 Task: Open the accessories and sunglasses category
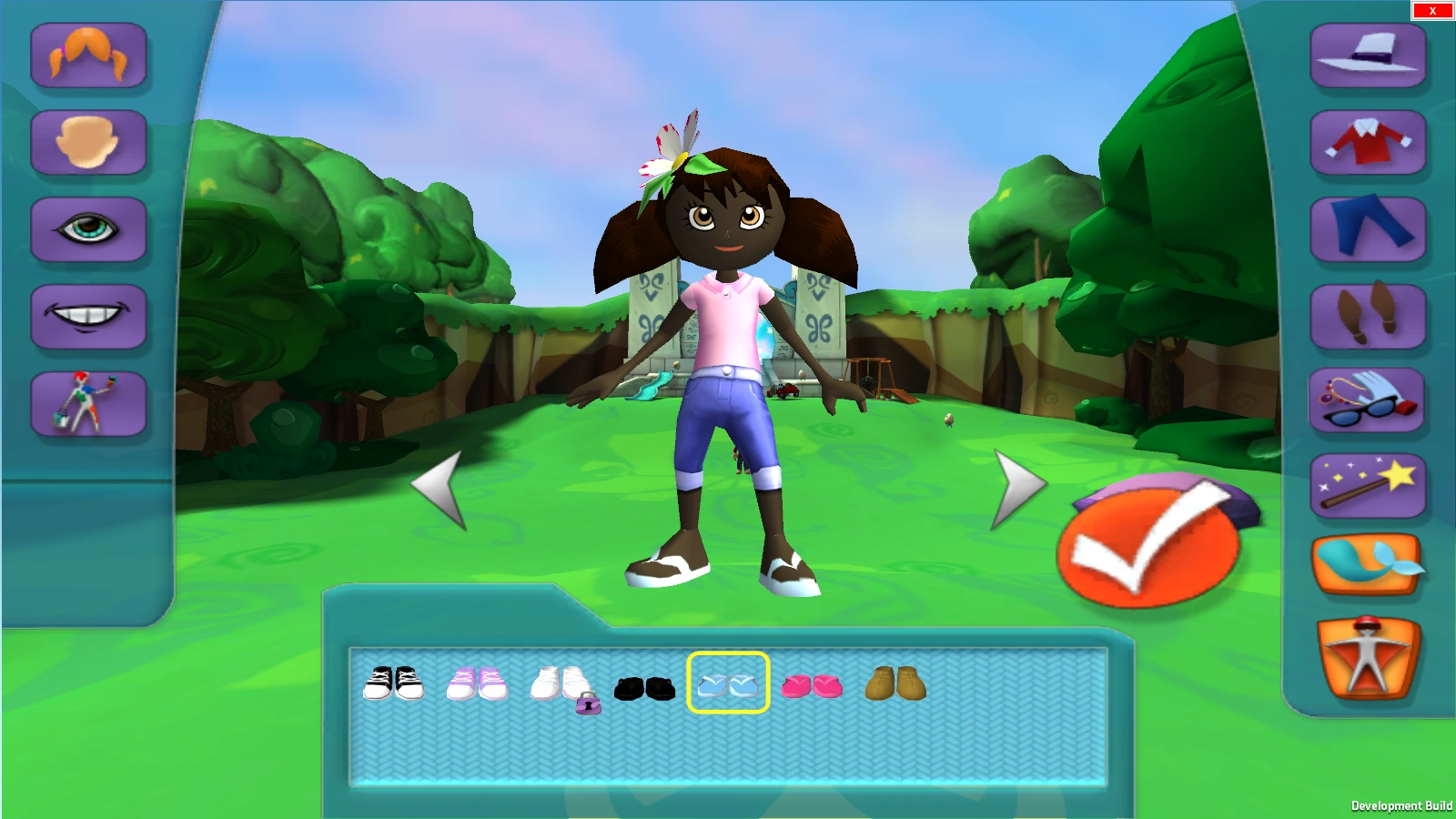click(x=1367, y=403)
